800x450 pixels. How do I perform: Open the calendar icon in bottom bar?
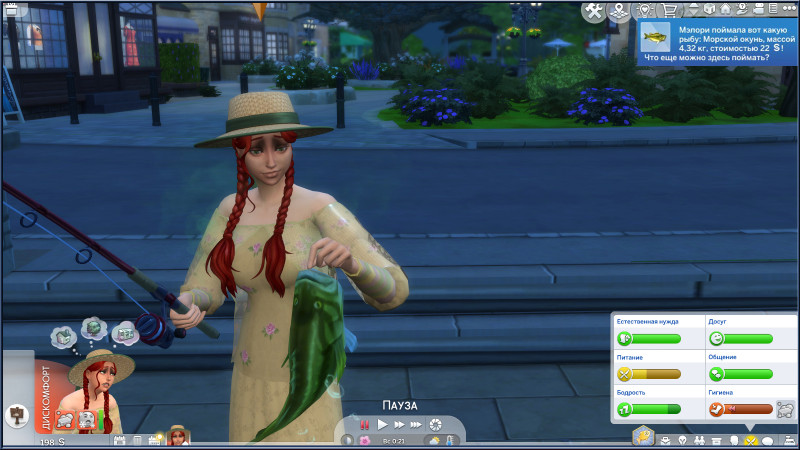pos(119,441)
